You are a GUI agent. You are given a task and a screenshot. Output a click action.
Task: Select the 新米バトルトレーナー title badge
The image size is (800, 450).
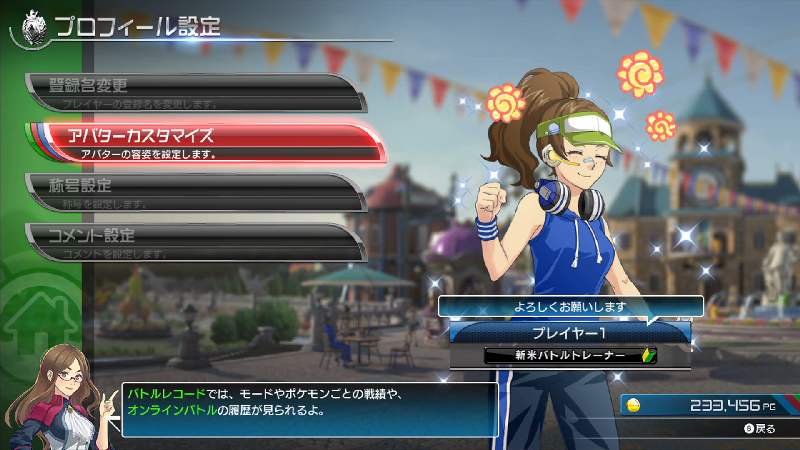tap(570, 356)
